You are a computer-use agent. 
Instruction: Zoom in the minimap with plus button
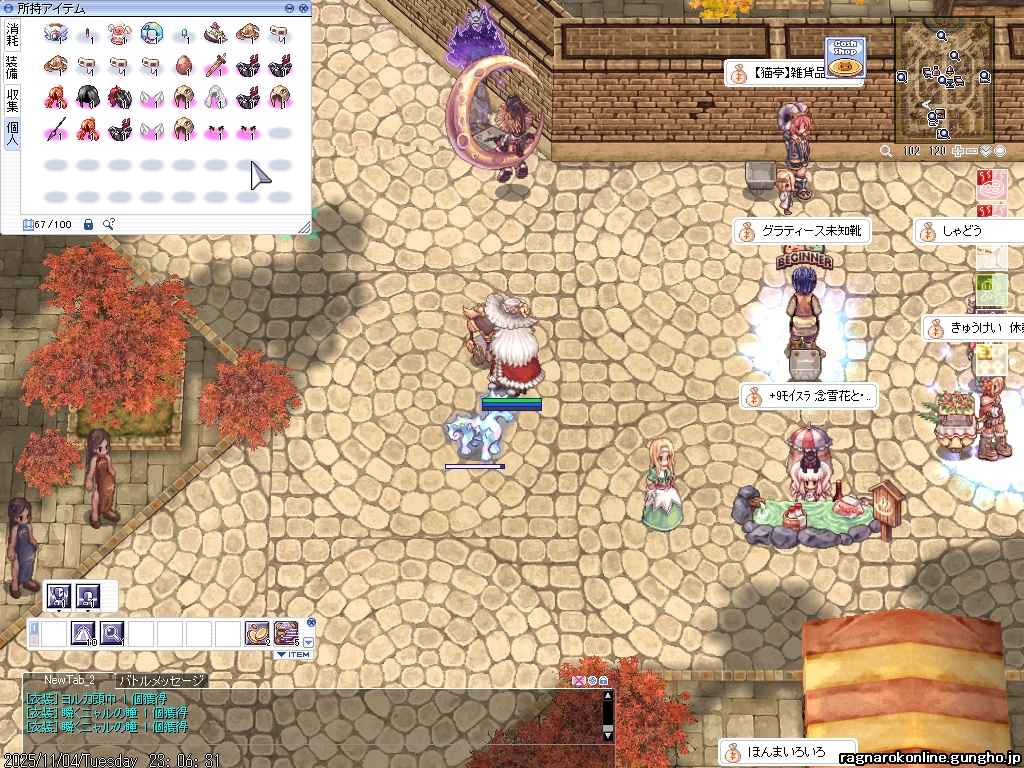[x=958, y=151]
